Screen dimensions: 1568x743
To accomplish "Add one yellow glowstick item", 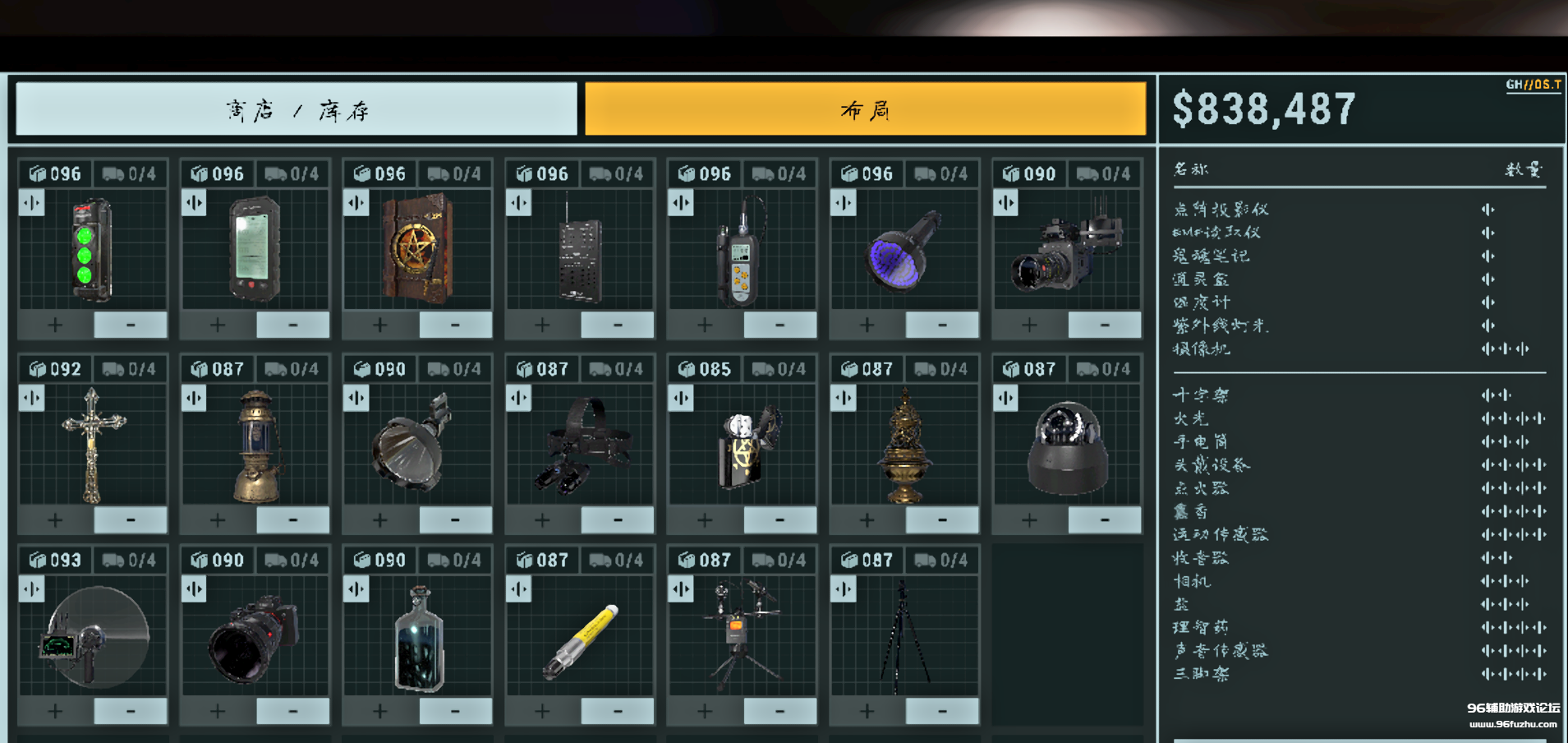I will (542, 711).
